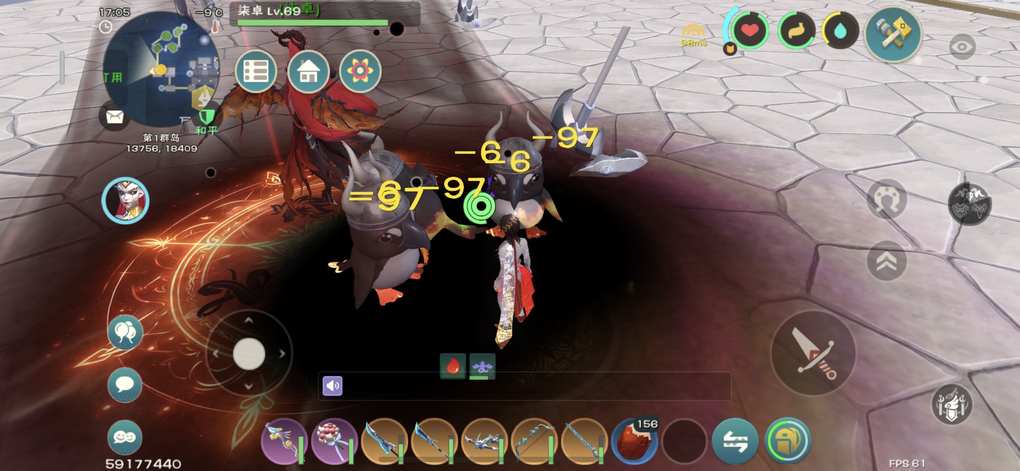Tap the house home button
The image size is (1020, 471).
(308, 71)
